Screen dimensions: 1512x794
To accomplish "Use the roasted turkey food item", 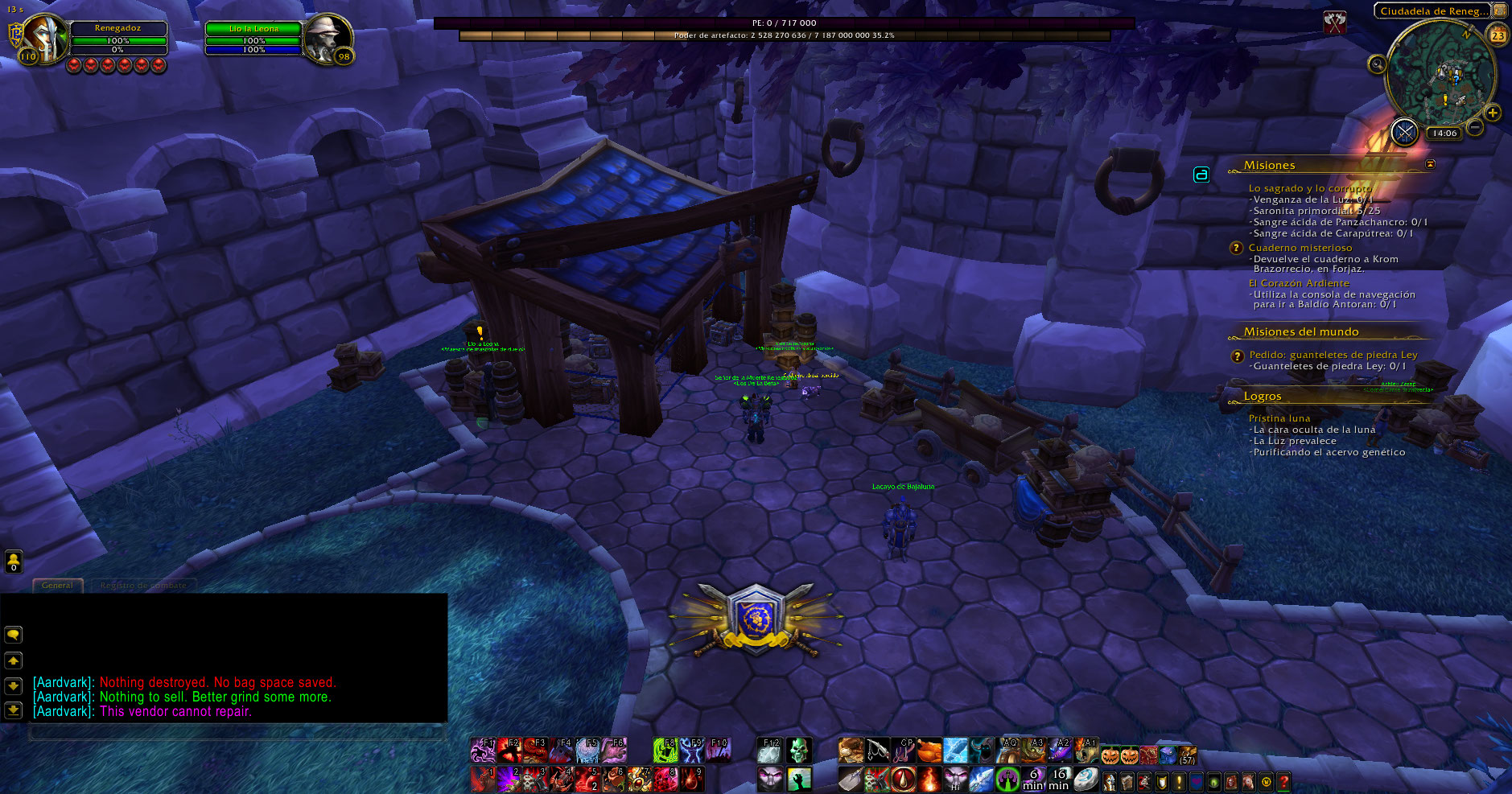I will 929,751.
